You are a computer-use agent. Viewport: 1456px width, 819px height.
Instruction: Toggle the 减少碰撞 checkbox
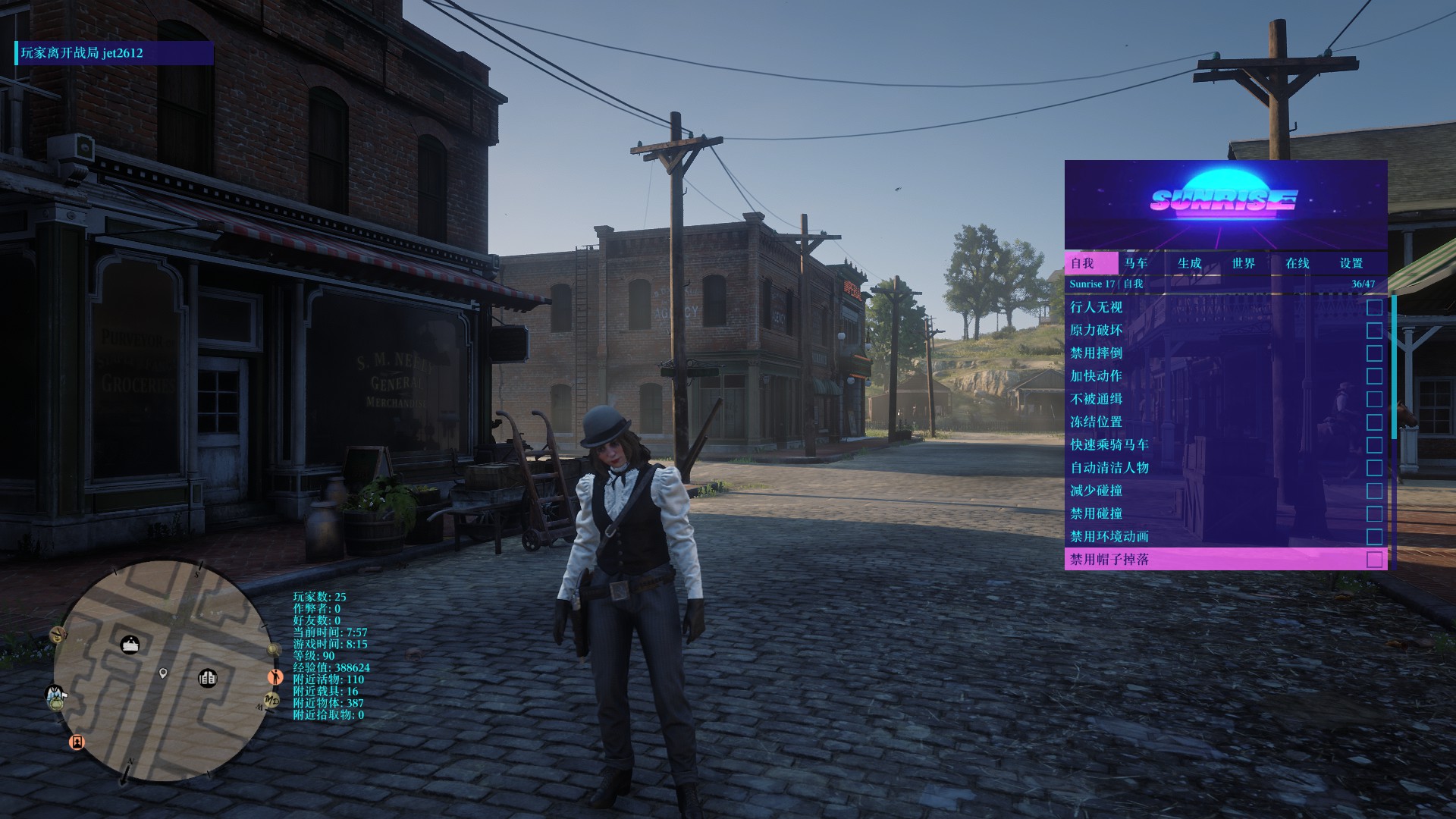[1374, 491]
